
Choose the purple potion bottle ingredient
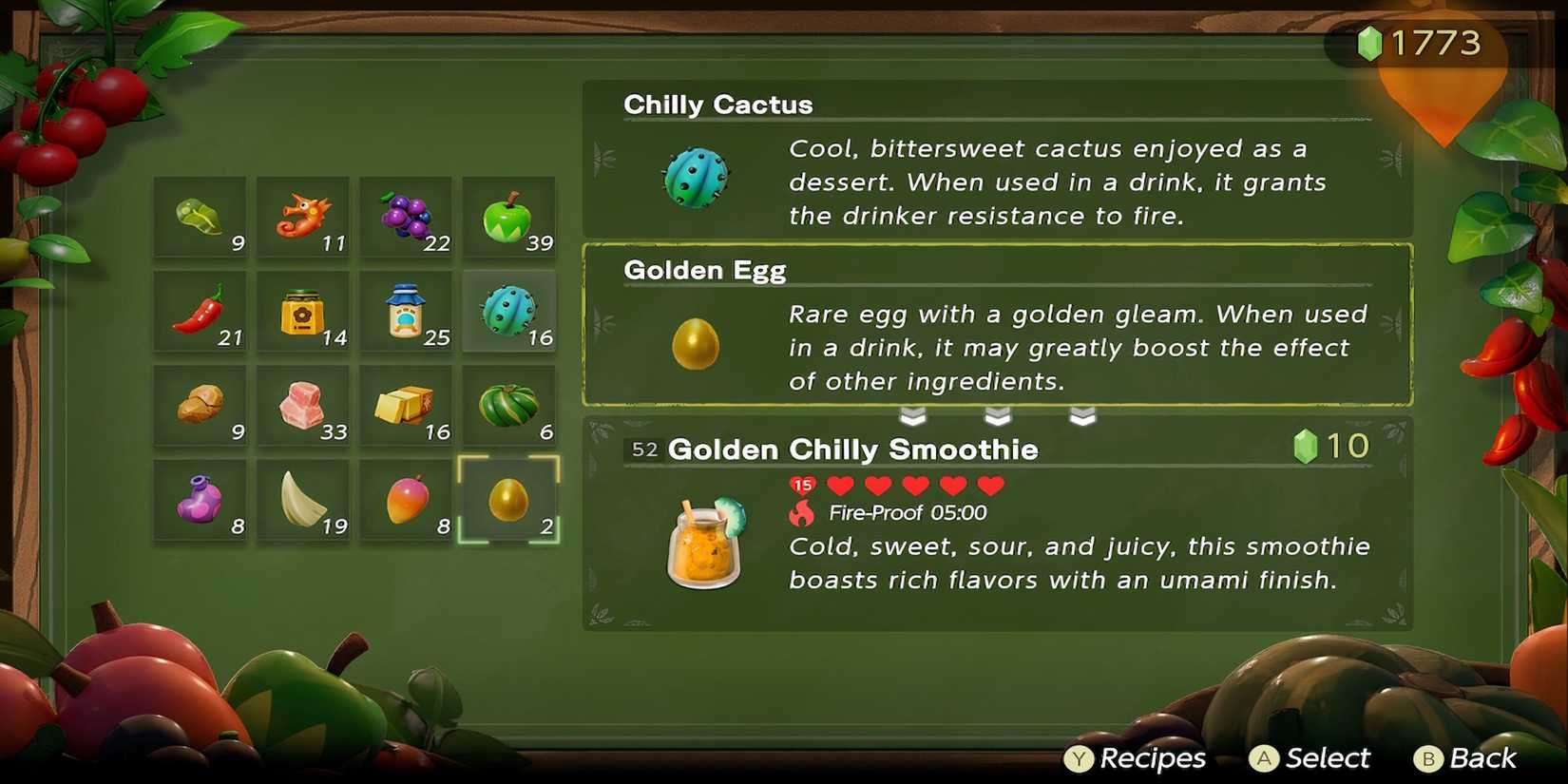(201, 499)
